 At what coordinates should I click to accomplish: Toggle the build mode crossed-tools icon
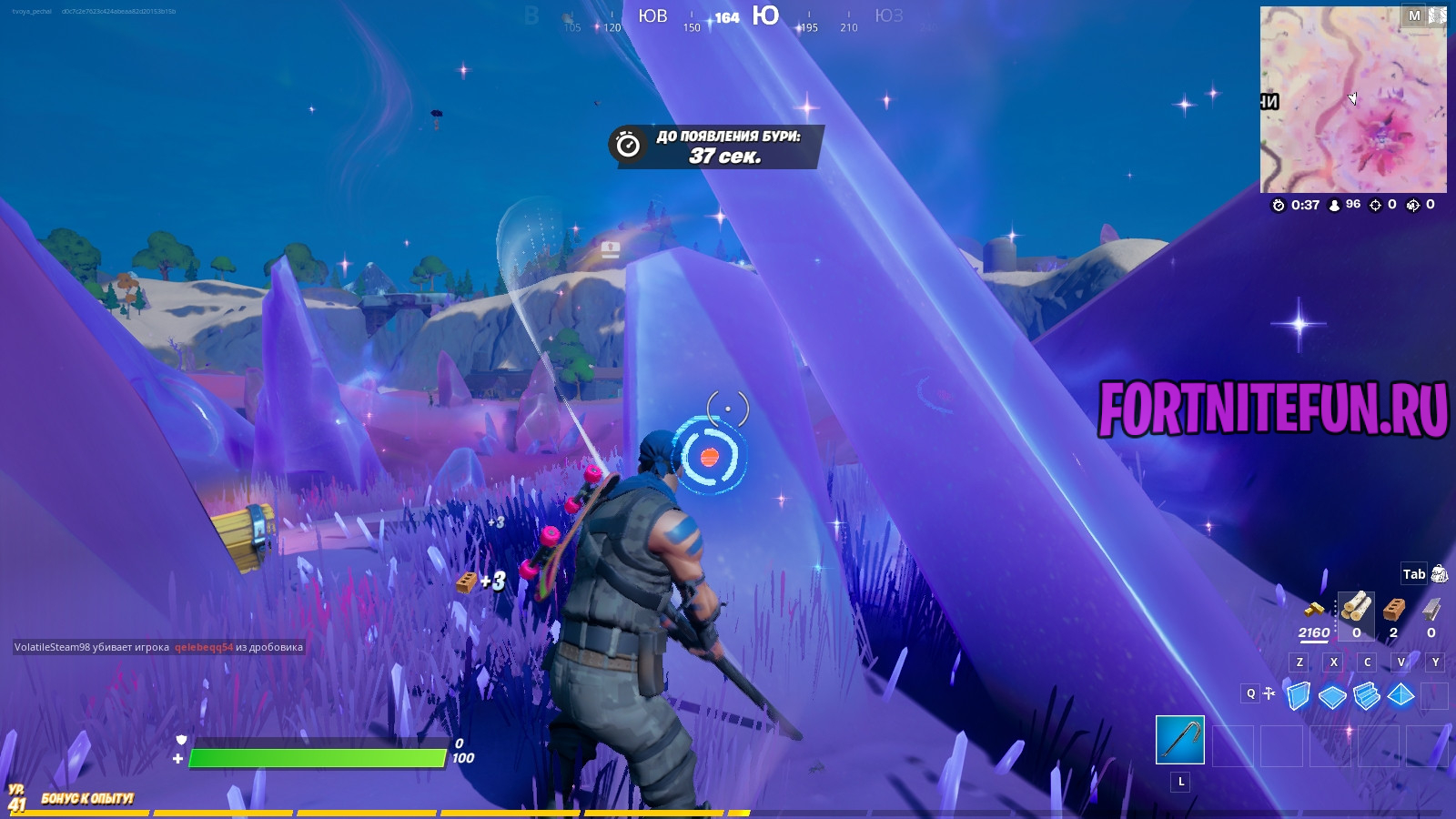tap(1269, 693)
